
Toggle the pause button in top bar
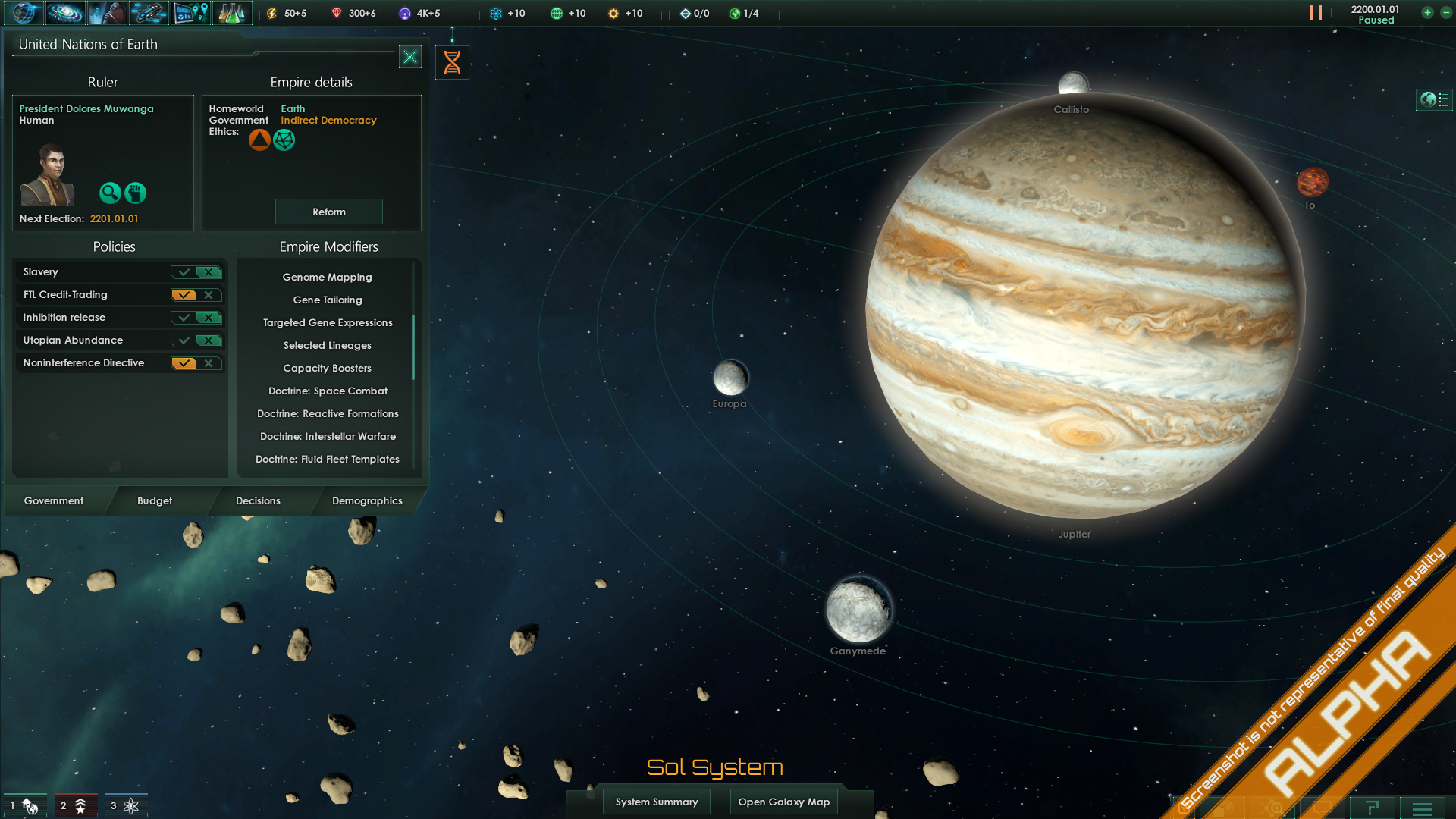[1316, 13]
